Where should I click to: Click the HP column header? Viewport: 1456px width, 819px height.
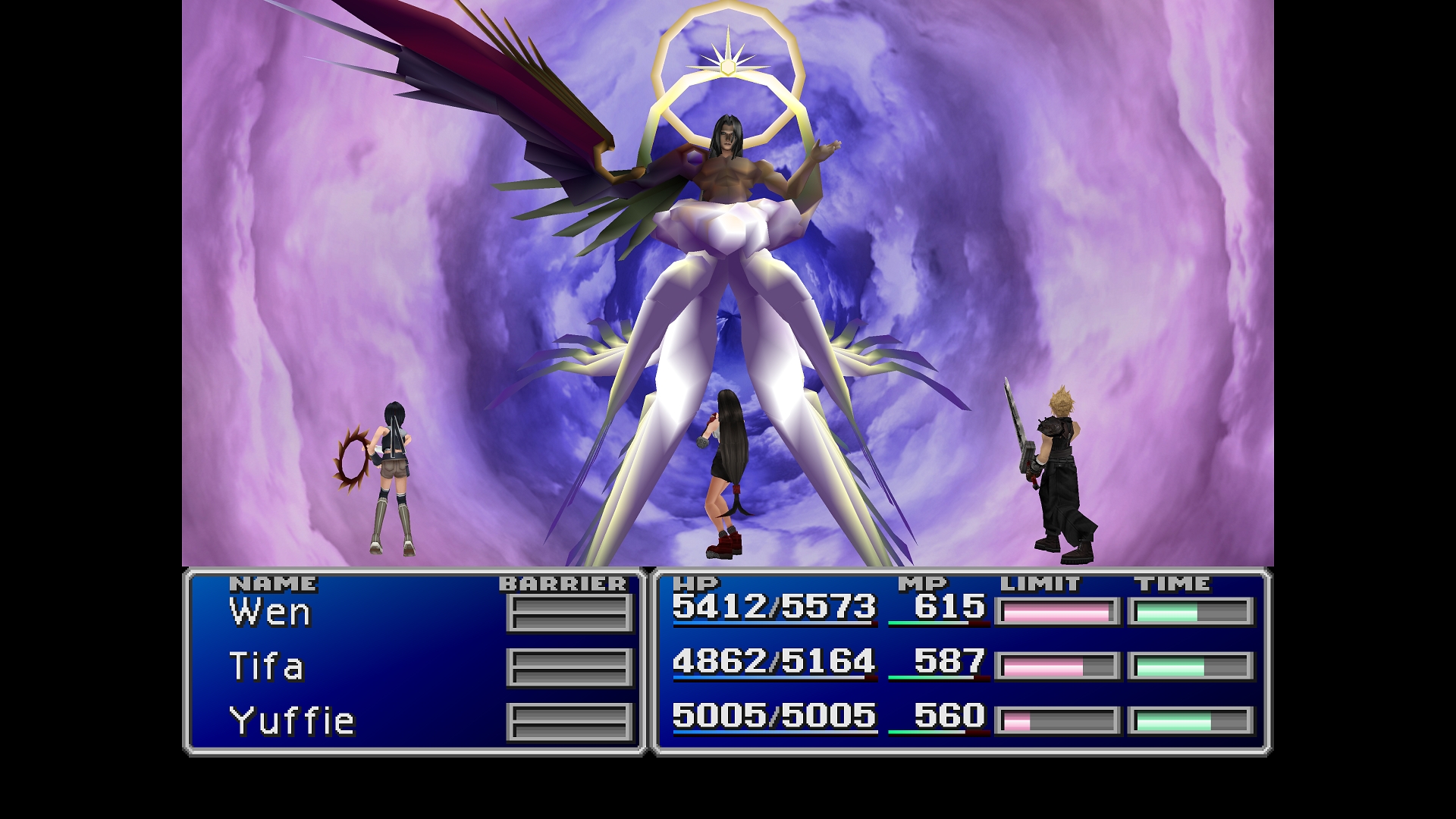coord(694,584)
